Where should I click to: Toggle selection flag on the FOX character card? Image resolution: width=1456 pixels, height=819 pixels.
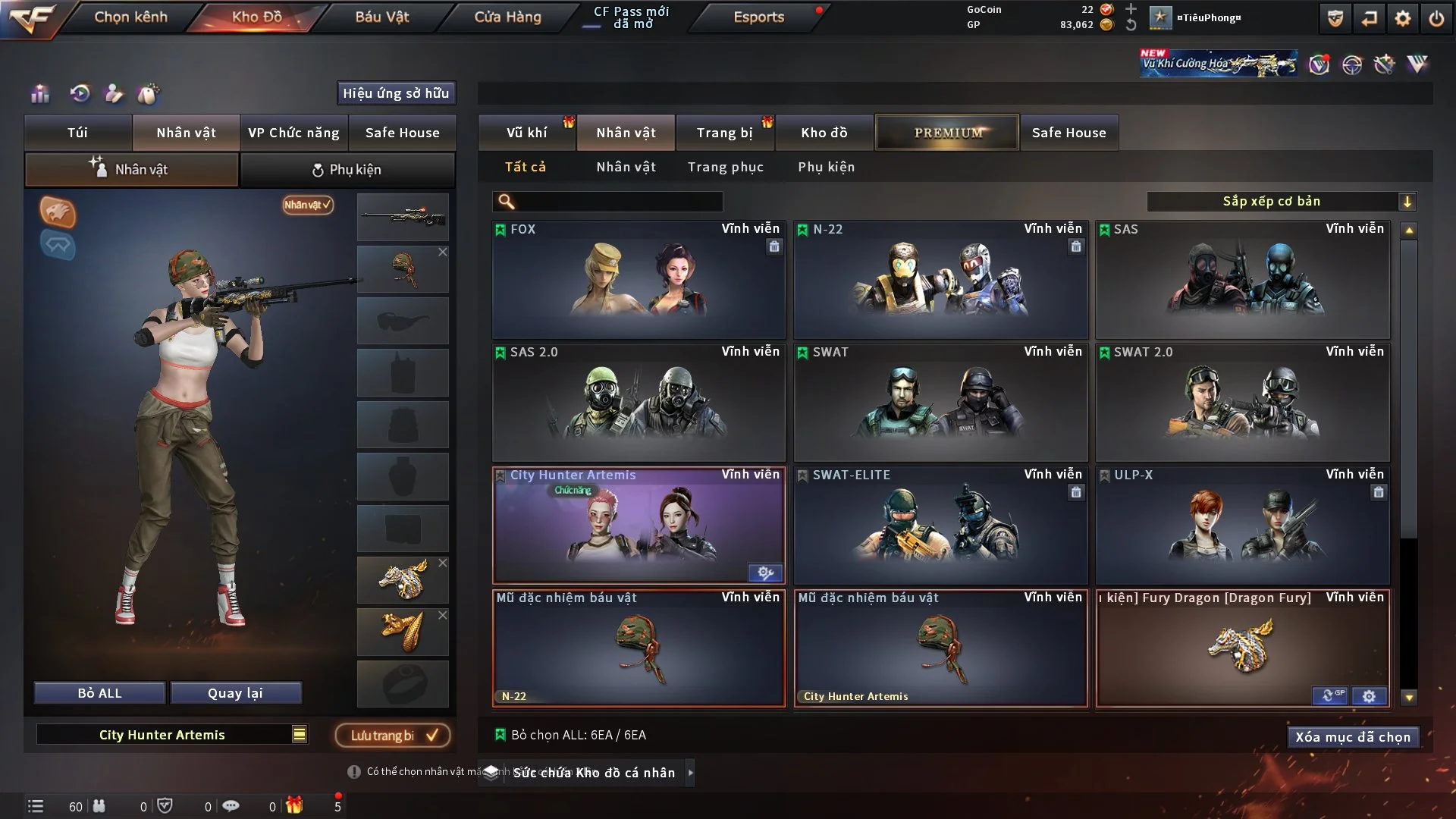501,229
